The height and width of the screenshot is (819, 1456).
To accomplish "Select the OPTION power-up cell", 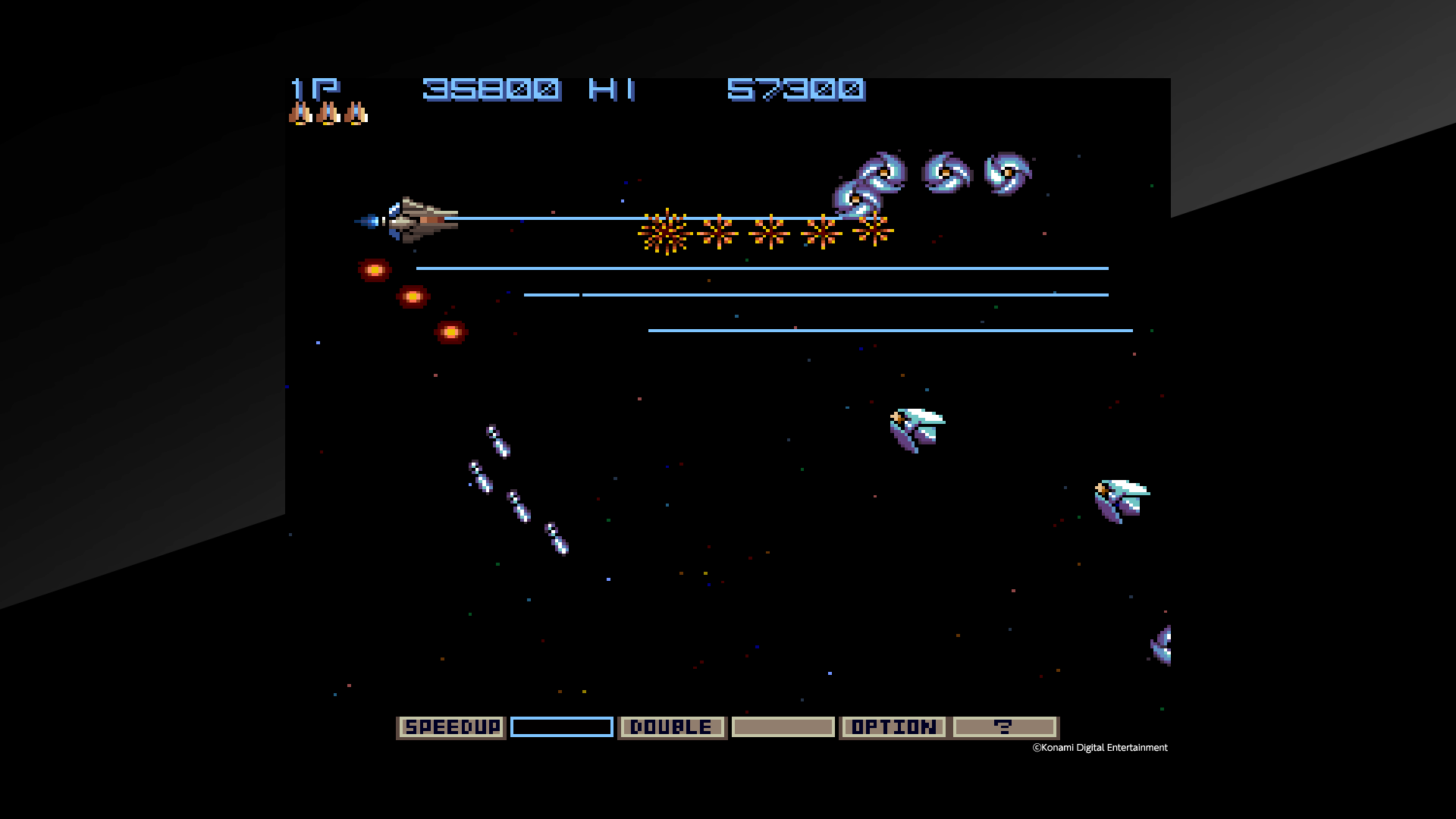I will click(893, 726).
